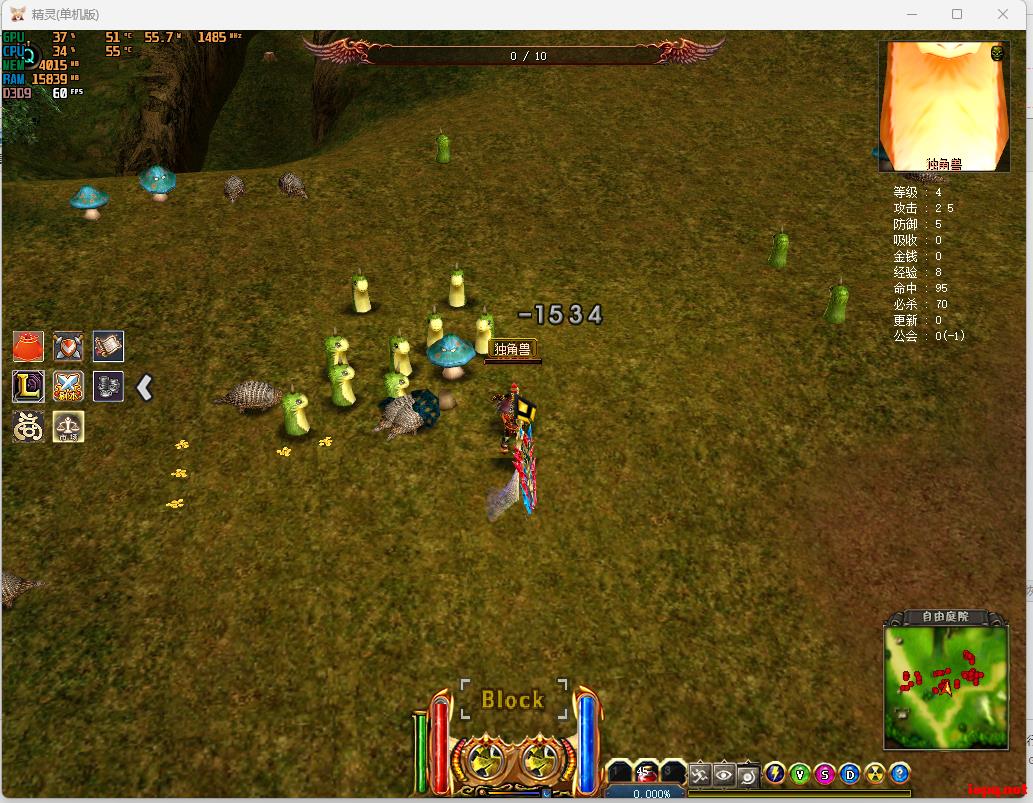This screenshot has height=803, width=1033.
Task: Select the red potion hotbar slot
Action: click(x=646, y=773)
